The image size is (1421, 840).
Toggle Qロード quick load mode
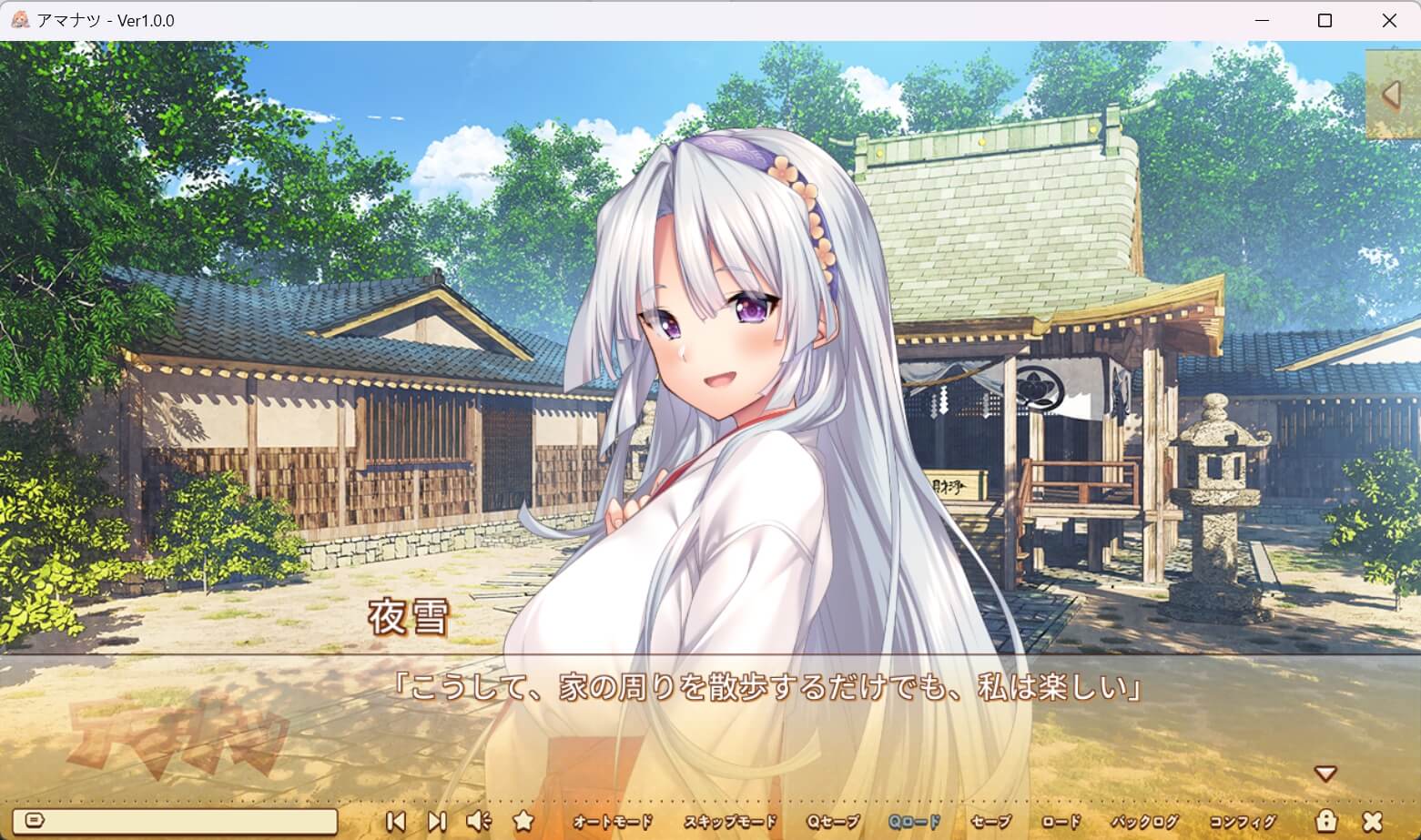[914, 820]
